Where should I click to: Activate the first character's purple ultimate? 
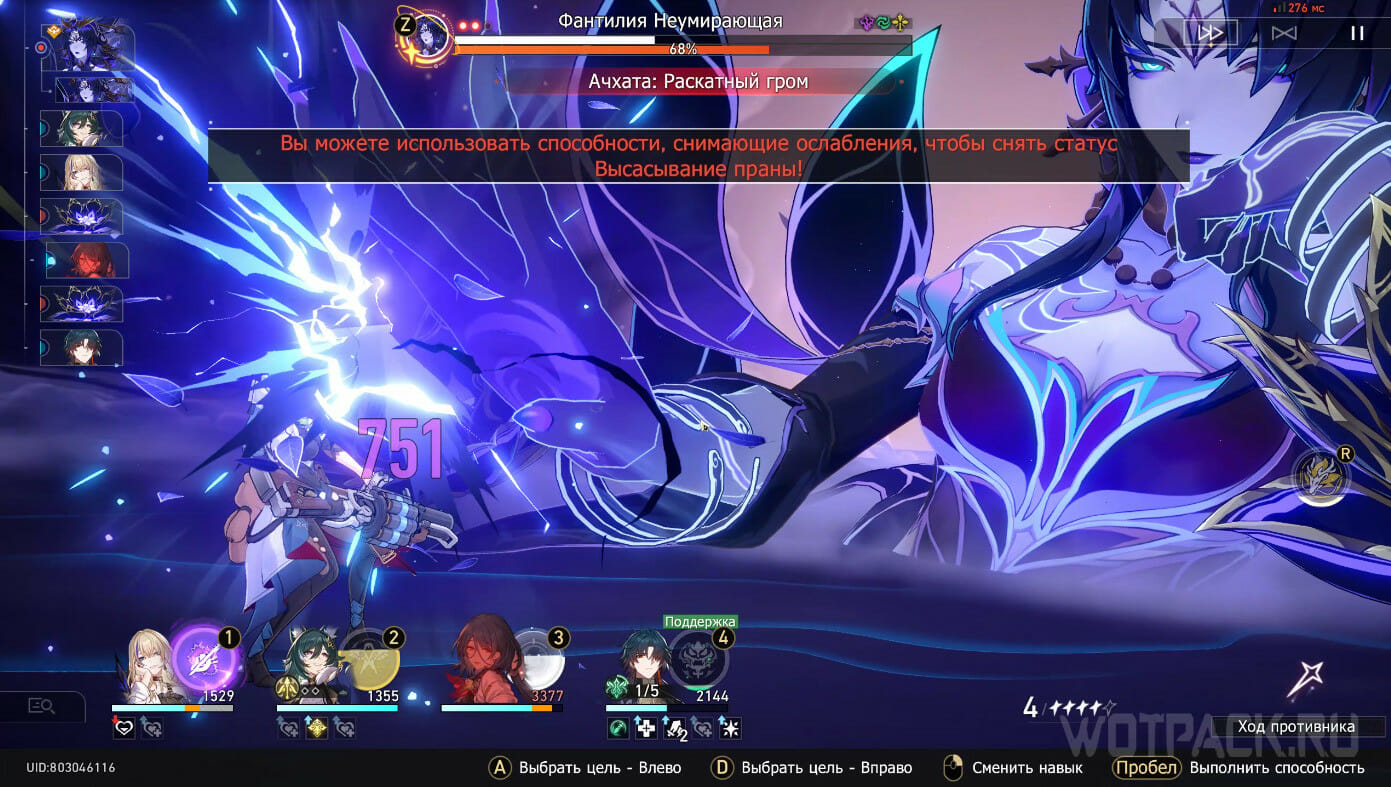[x=203, y=659]
